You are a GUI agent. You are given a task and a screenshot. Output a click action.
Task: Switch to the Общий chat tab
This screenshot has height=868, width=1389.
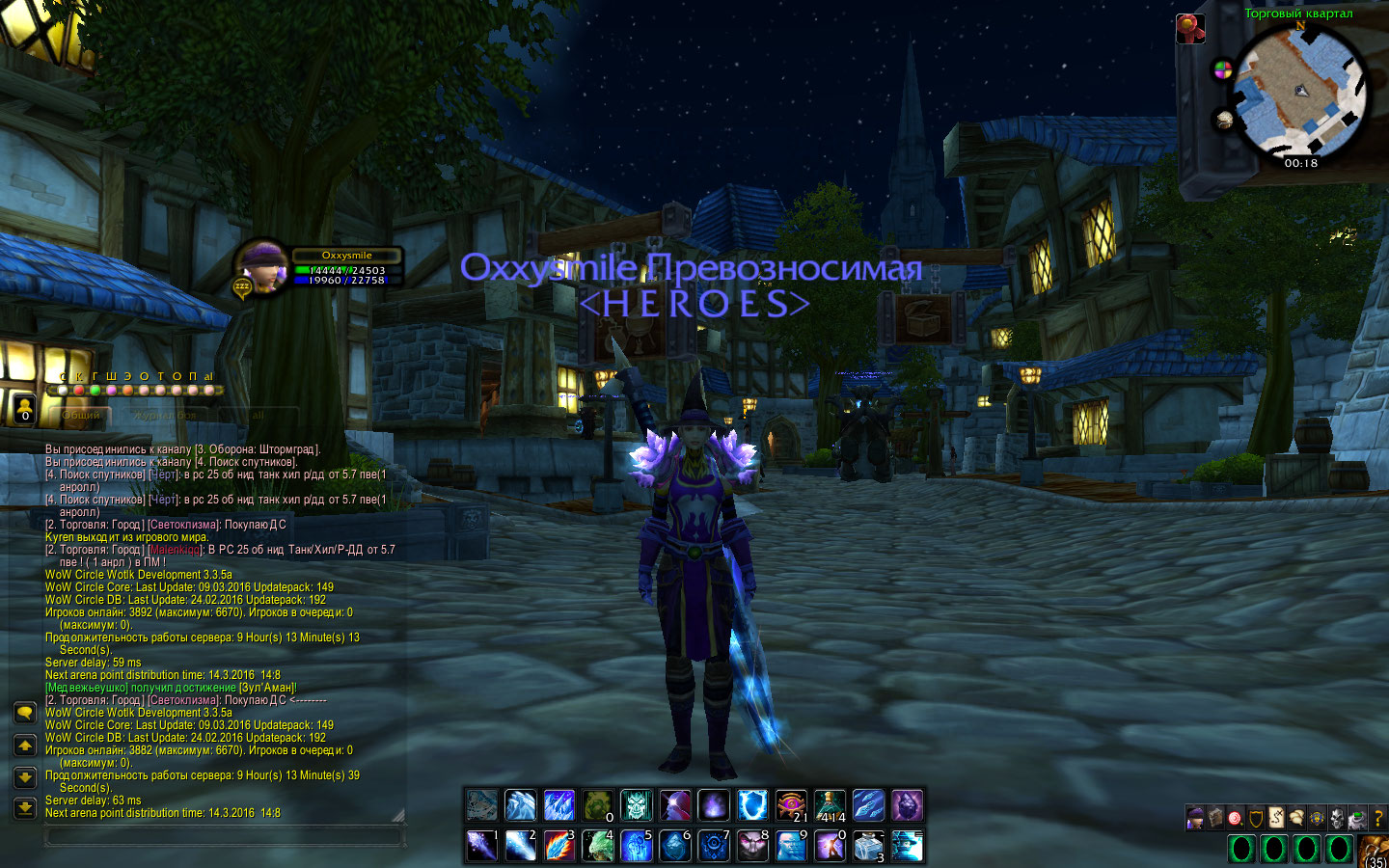click(x=81, y=415)
